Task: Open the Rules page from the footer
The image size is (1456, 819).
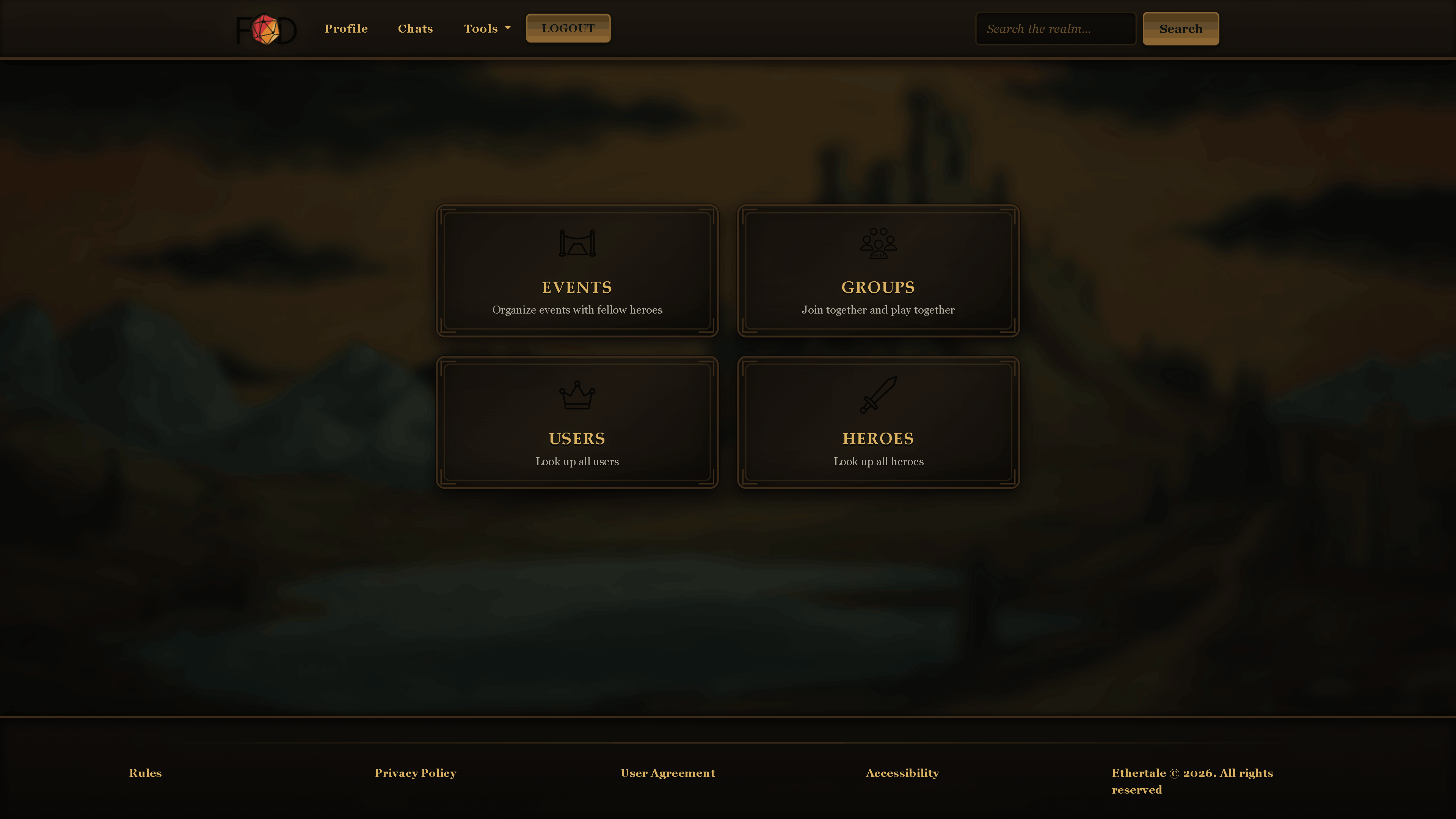Action: click(145, 773)
